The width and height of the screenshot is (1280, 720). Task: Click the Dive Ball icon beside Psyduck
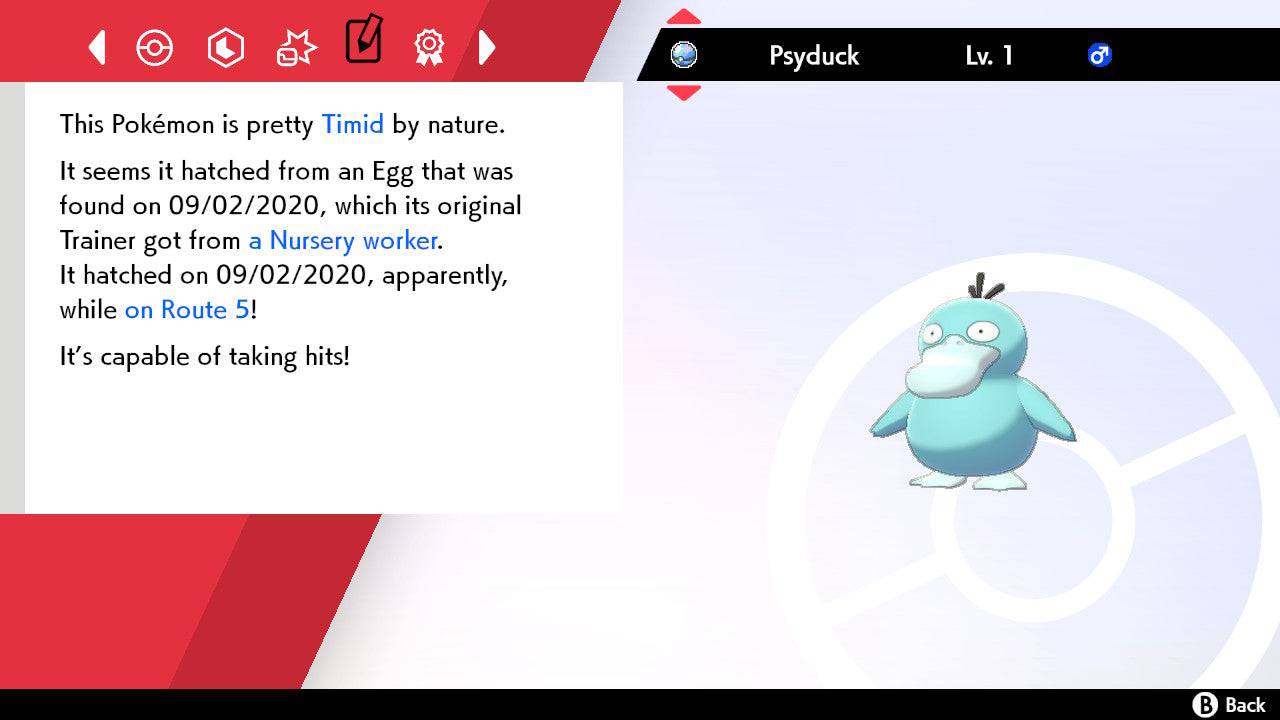[x=684, y=56]
